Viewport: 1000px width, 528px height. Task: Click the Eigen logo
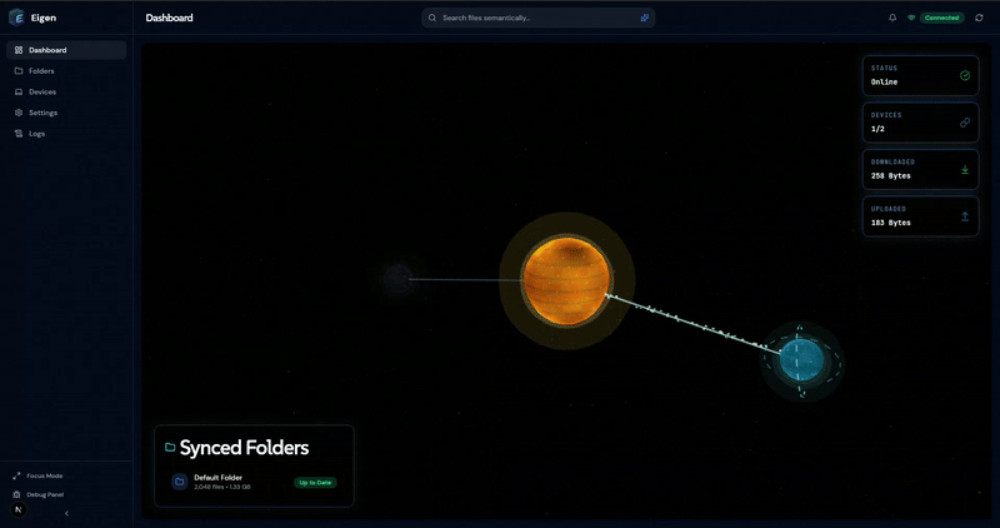[16, 17]
